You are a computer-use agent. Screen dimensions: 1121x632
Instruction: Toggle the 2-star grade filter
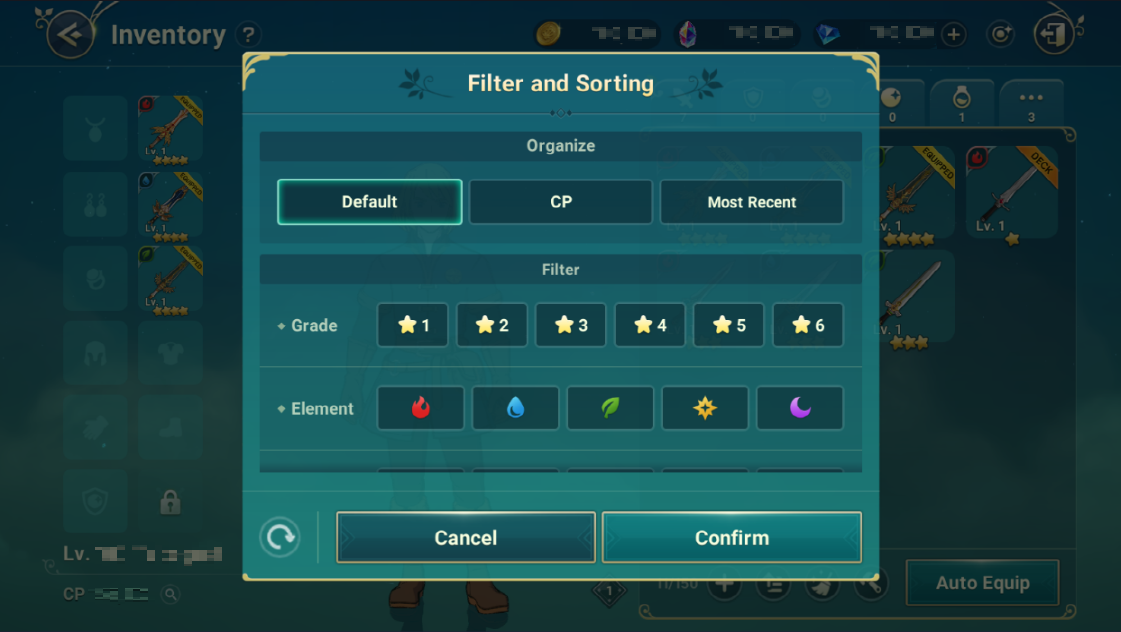point(492,325)
